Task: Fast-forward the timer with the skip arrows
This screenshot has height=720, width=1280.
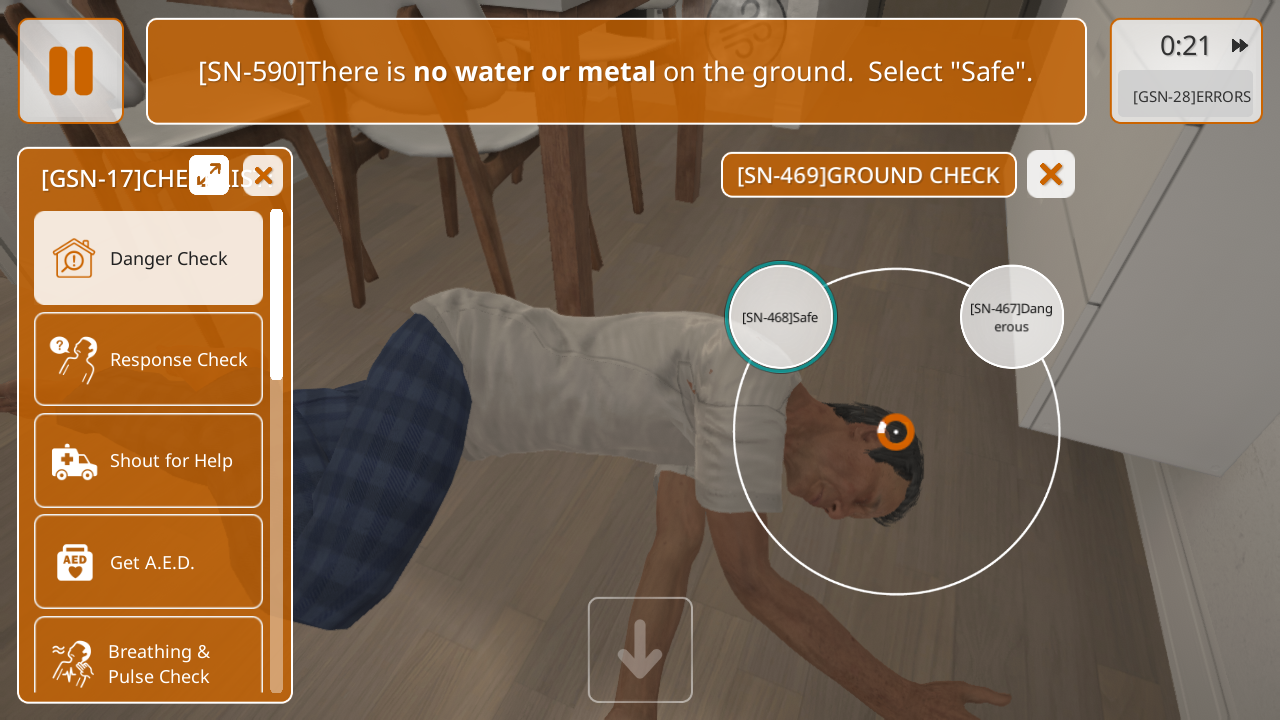Action: tap(1239, 45)
